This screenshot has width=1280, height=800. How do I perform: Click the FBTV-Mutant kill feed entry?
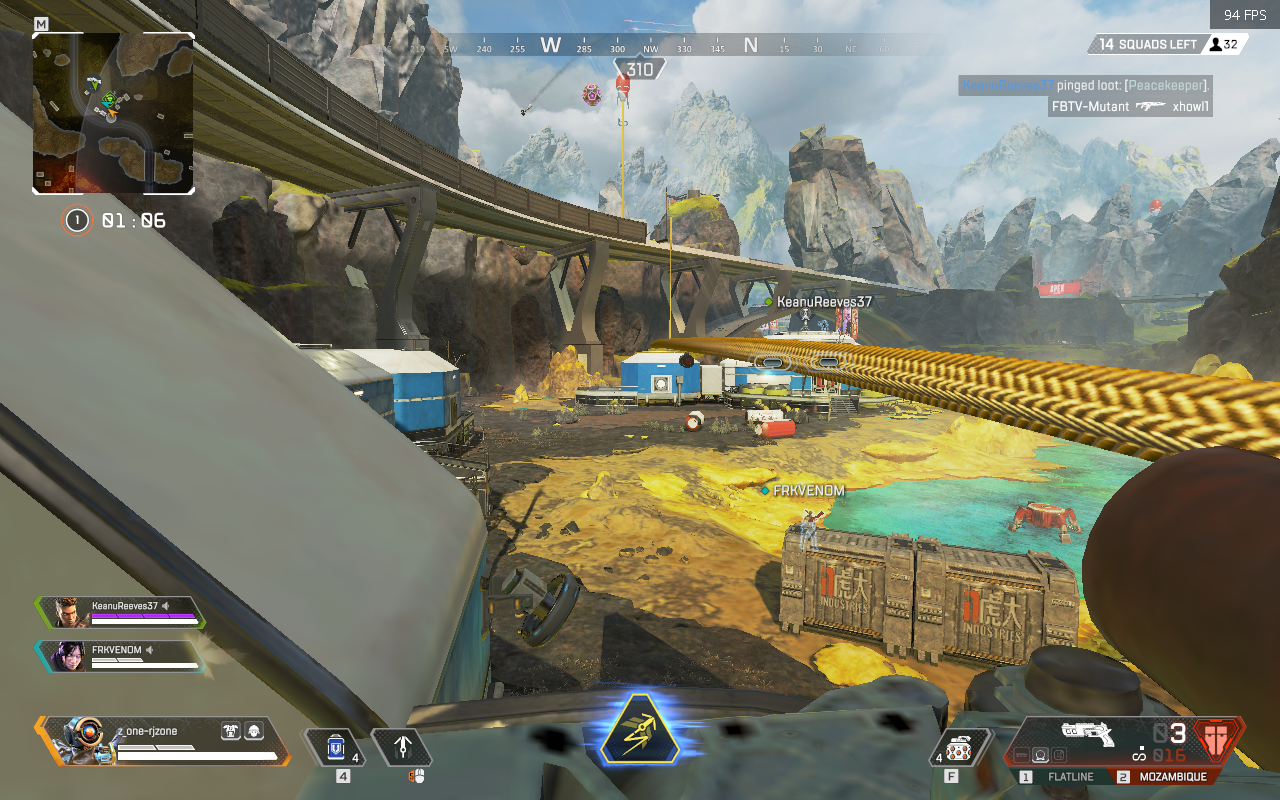point(1130,106)
